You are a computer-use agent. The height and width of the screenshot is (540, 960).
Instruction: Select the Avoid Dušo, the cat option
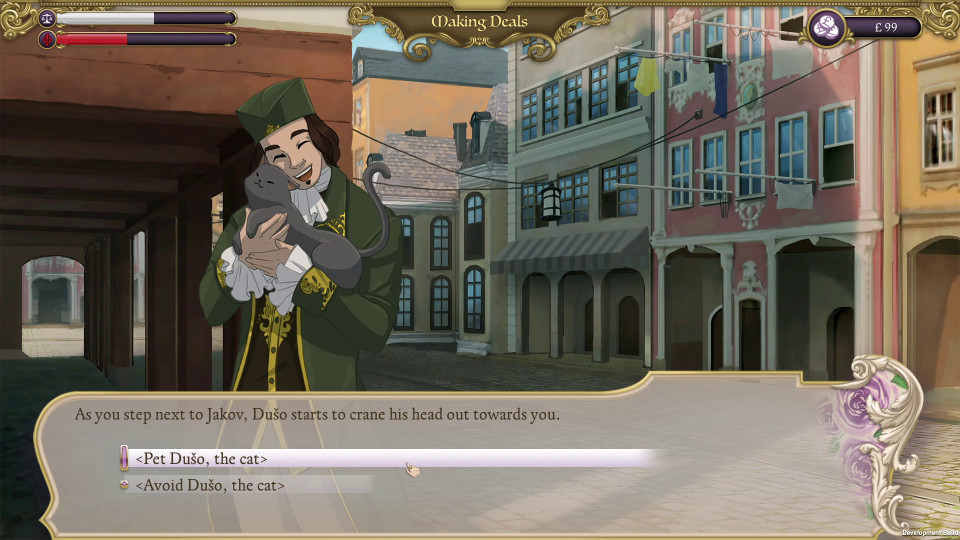[x=210, y=485]
